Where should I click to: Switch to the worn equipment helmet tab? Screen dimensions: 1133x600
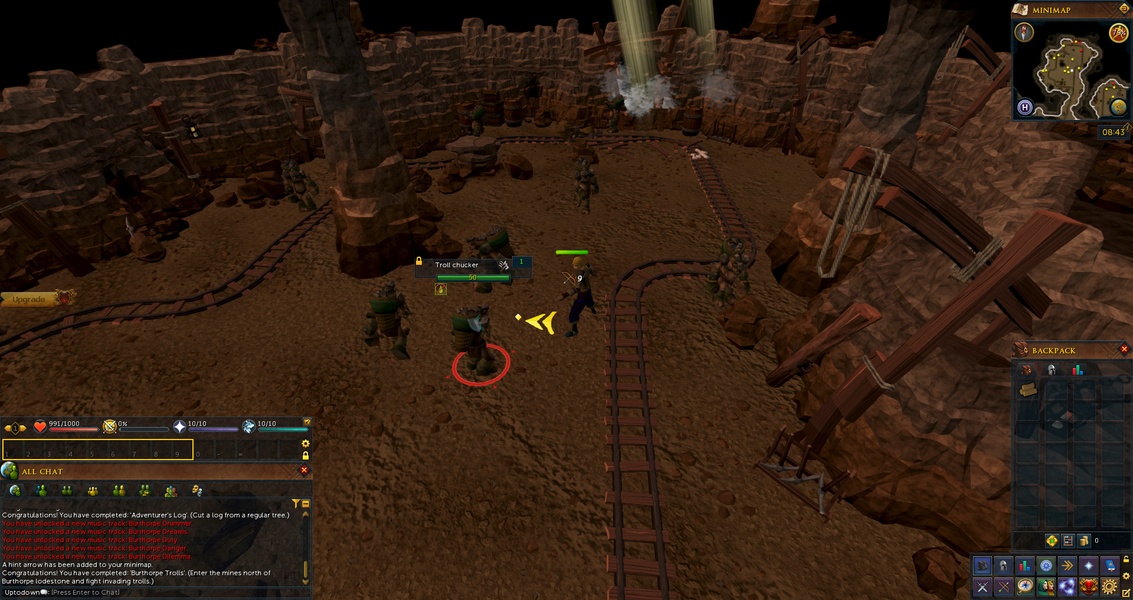1051,370
